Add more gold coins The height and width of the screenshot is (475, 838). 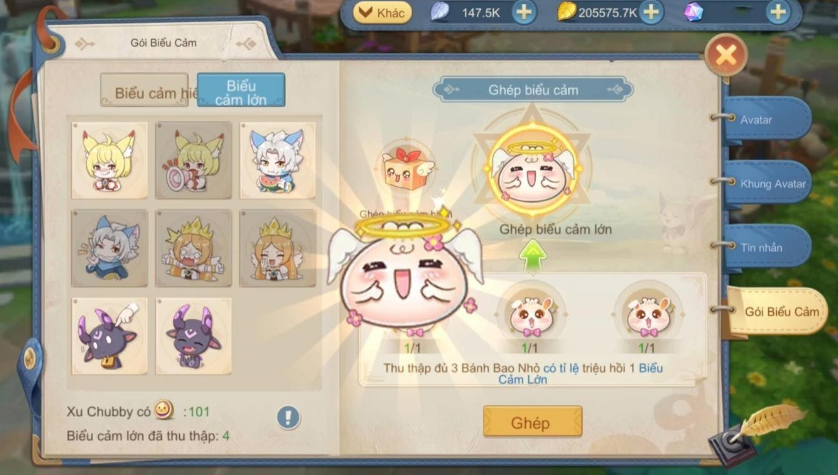[651, 12]
